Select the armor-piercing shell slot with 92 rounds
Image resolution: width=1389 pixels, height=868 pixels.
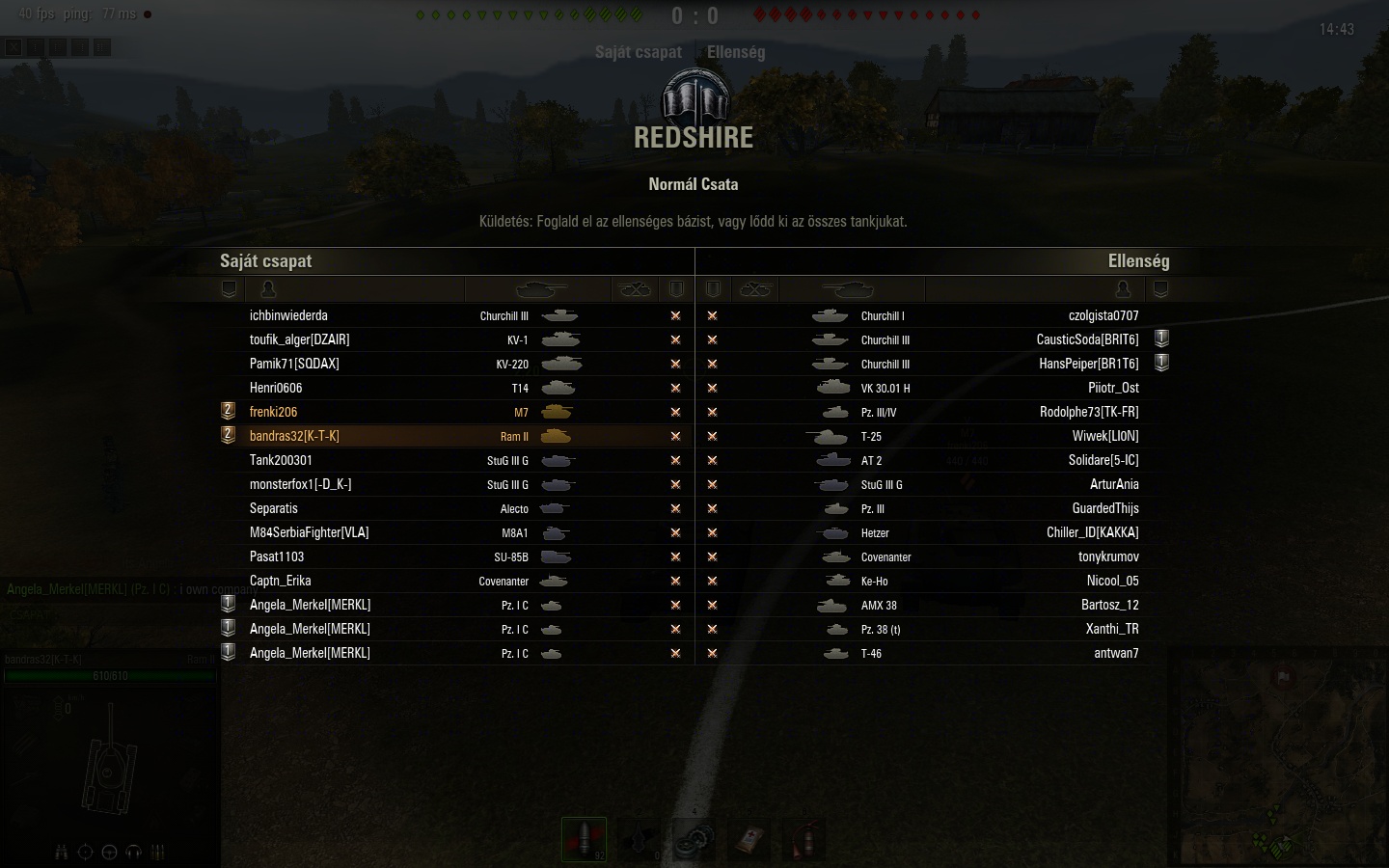(584, 839)
